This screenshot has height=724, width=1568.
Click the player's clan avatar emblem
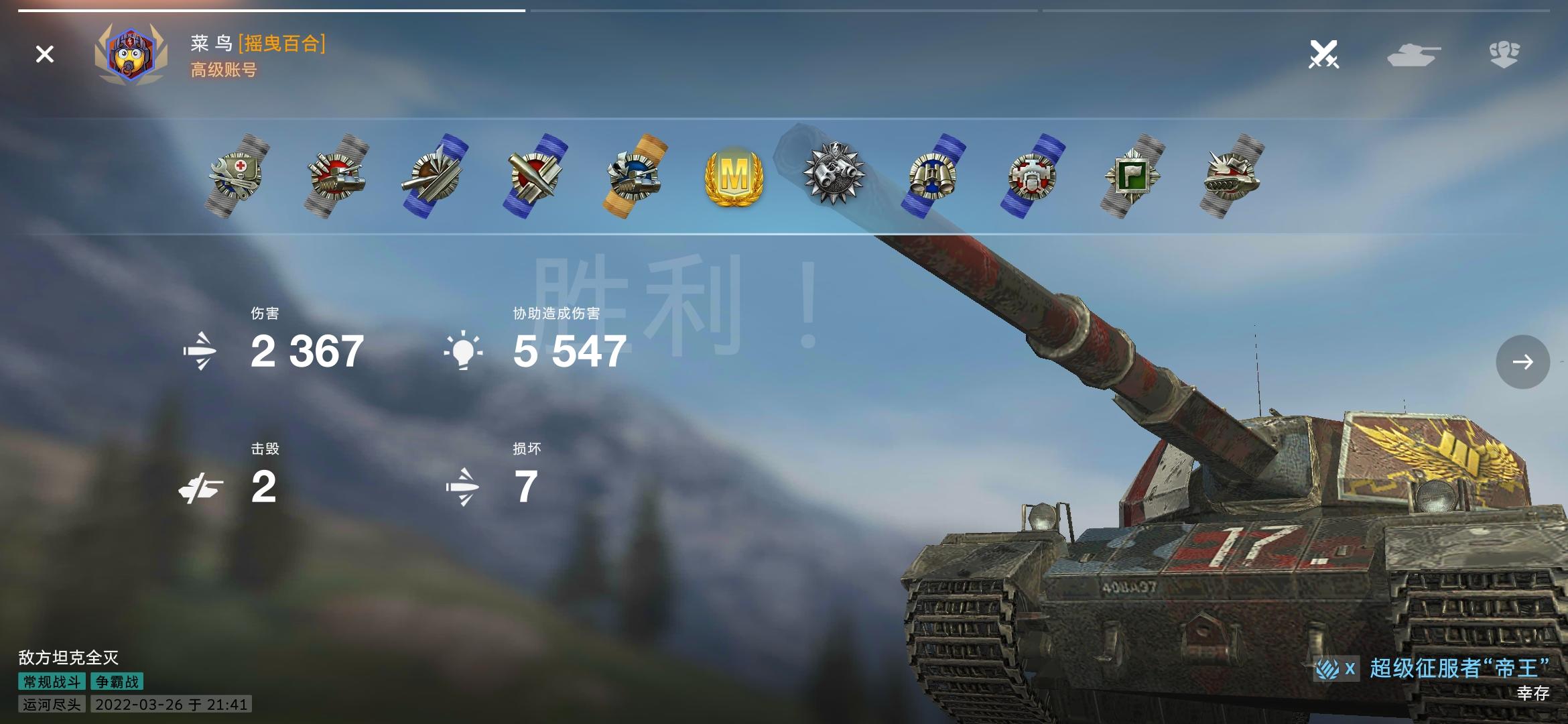click(x=132, y=55)
